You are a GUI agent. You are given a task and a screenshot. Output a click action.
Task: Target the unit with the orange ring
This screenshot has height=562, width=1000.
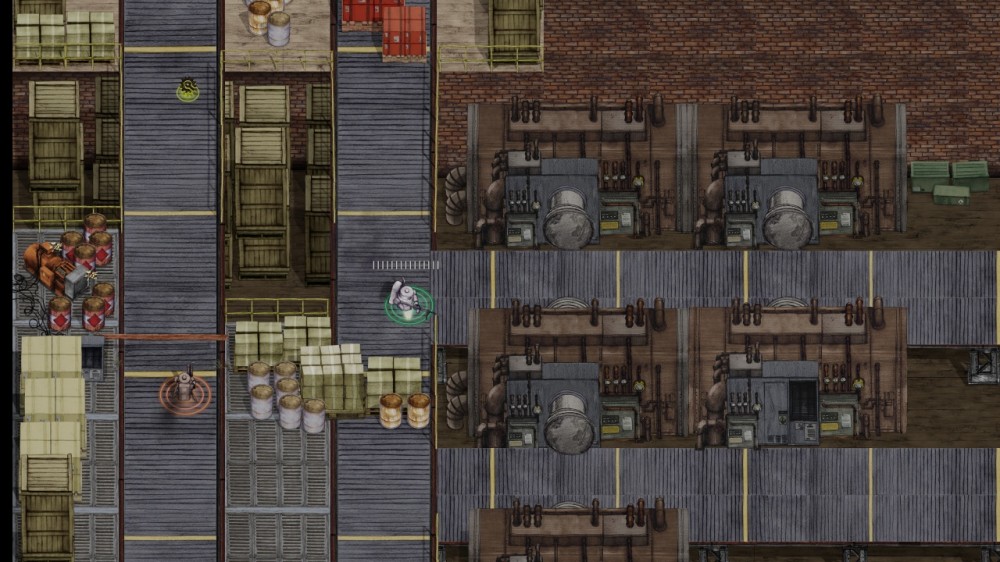[x=185, y=391]
